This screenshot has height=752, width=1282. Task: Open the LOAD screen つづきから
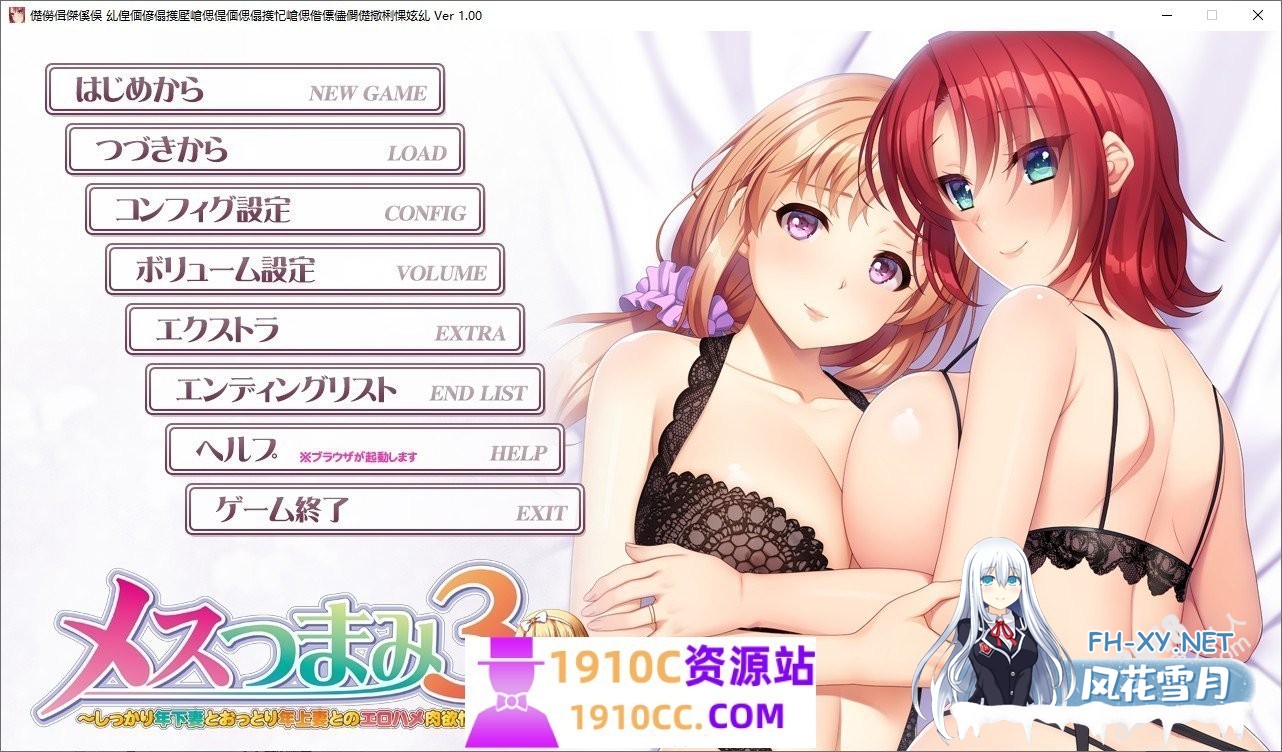[x=264, y=150]
